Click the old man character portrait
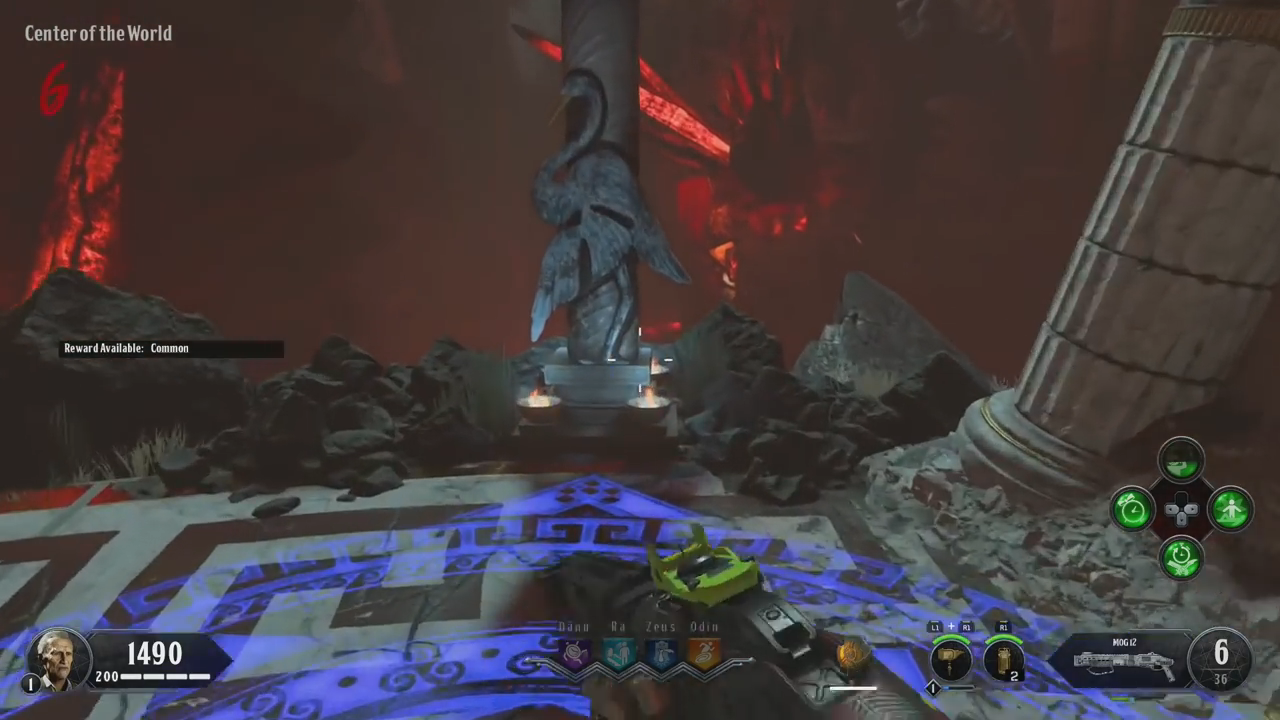Image resolution: width=1280 pixels, height=720 pixels. point(59,659)
